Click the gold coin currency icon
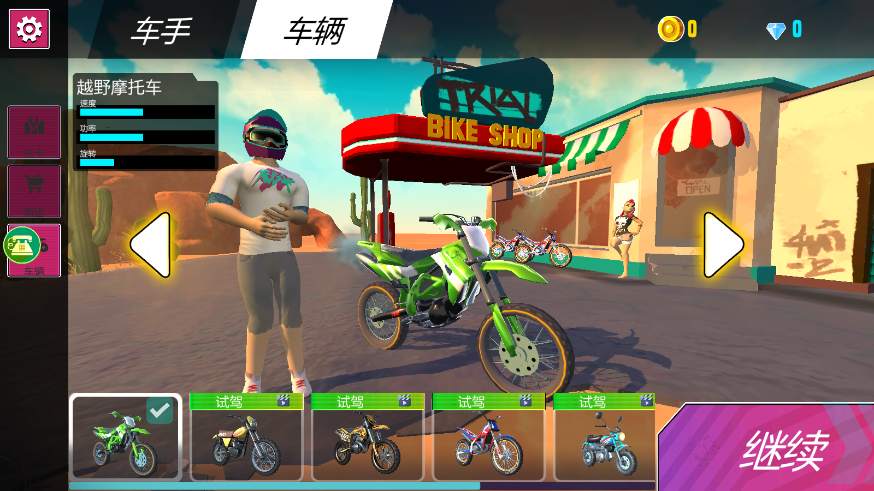The image size is (874, 491). (x=669, y=29)
